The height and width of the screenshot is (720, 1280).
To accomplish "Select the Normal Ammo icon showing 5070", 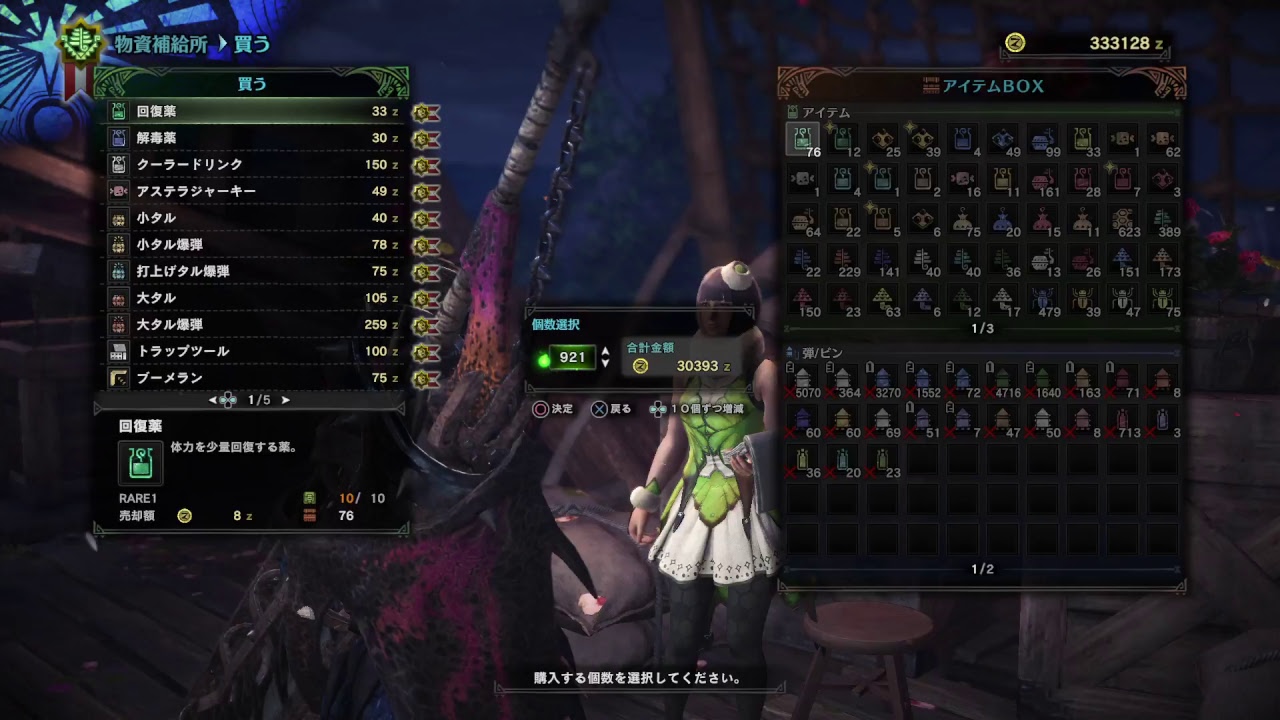I will point(802,380).
